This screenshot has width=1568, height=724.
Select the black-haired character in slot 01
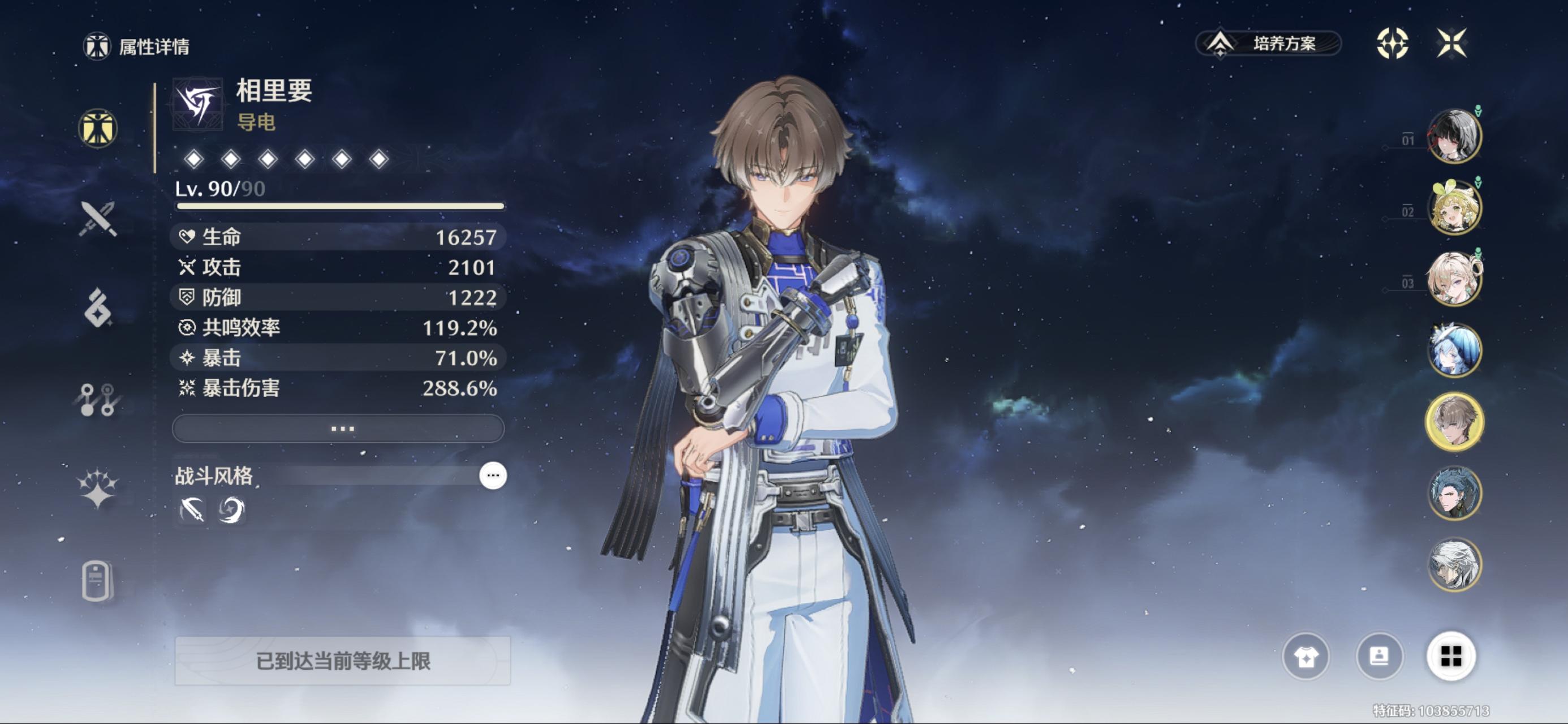point(1454,136)
